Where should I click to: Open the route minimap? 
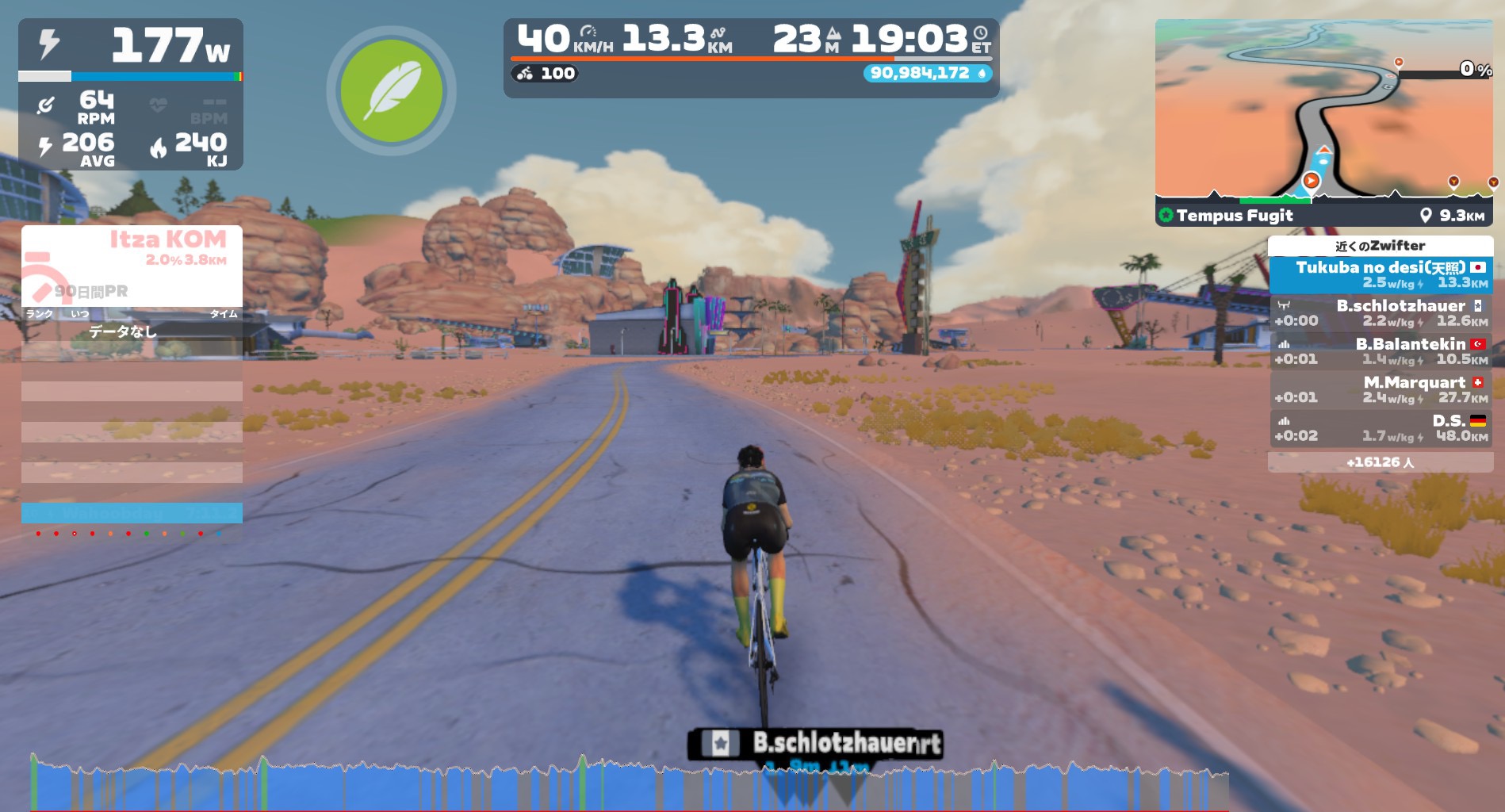tap(1323, 109)
